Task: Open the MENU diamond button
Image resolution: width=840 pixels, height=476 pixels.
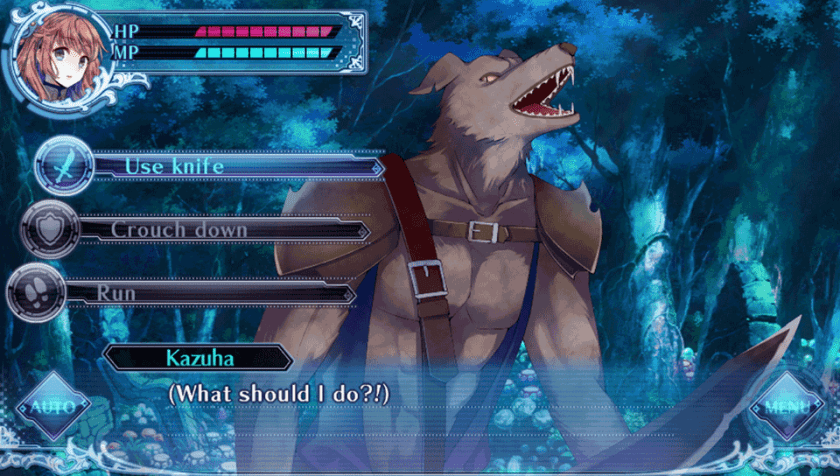Action: point(785,407)
